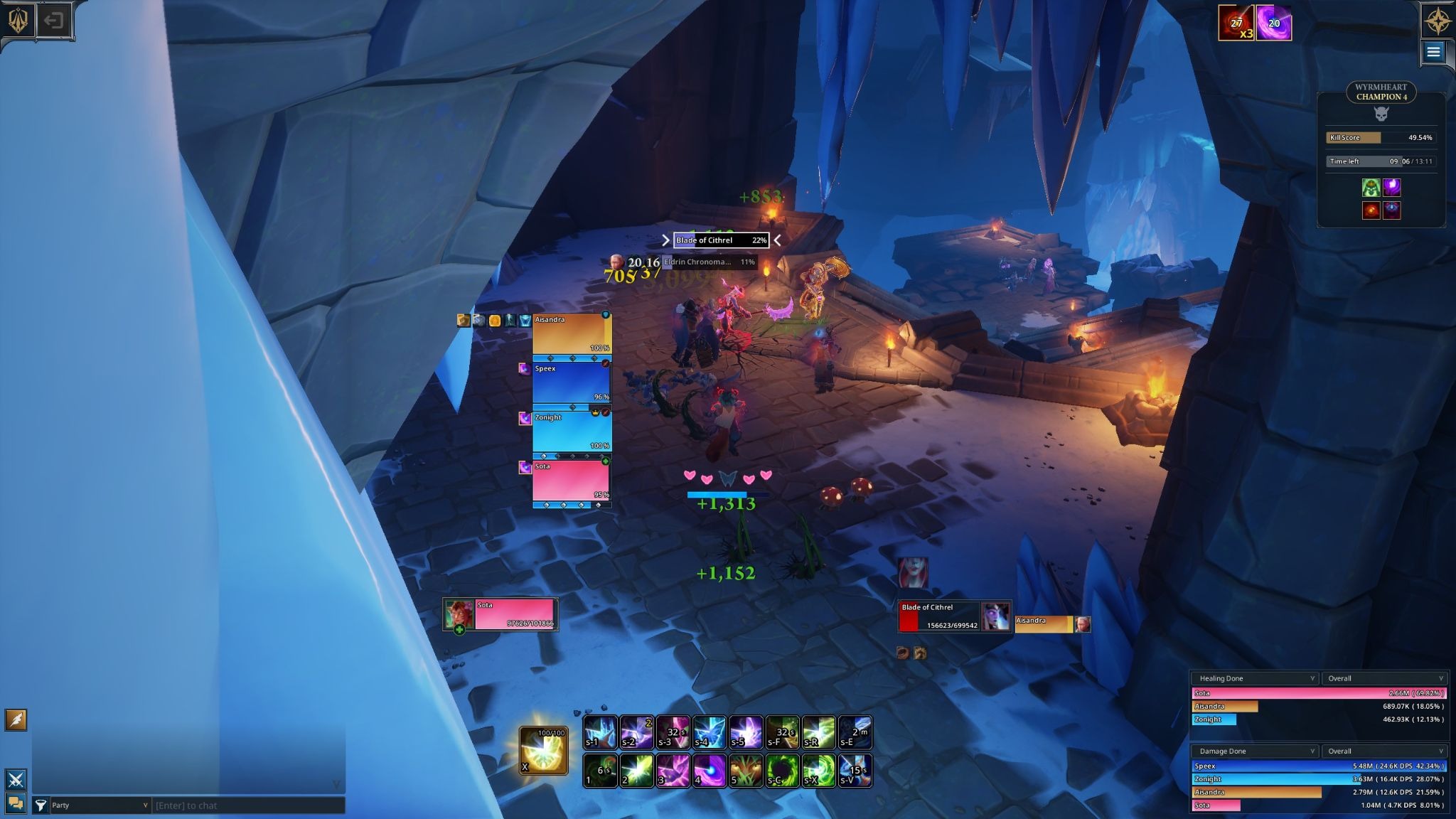Select Aisandra's party frame

pyautogui.click(x=572, y=333)
